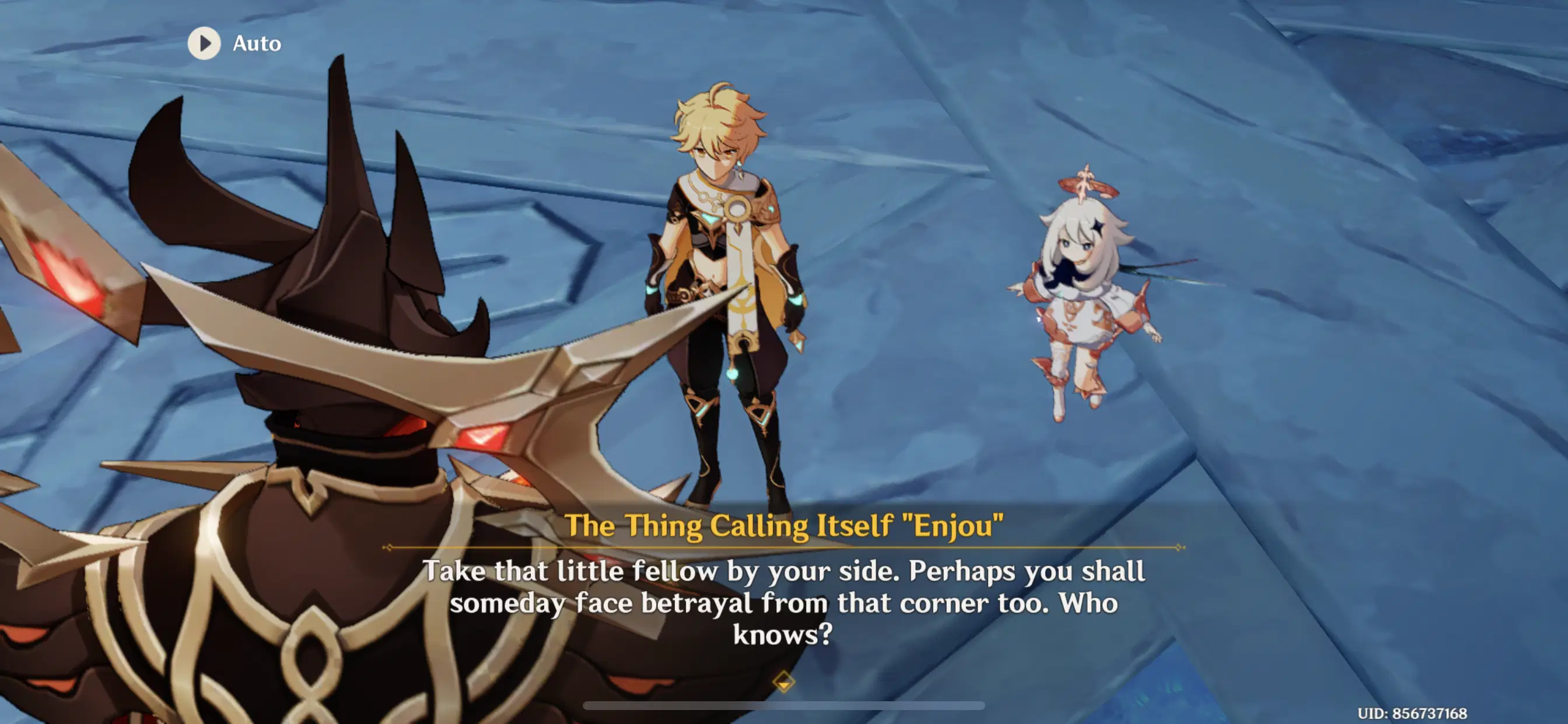Click the divider line under the speaker name
This screenshot has height=724, width=1568.
[x=784, y=547]
